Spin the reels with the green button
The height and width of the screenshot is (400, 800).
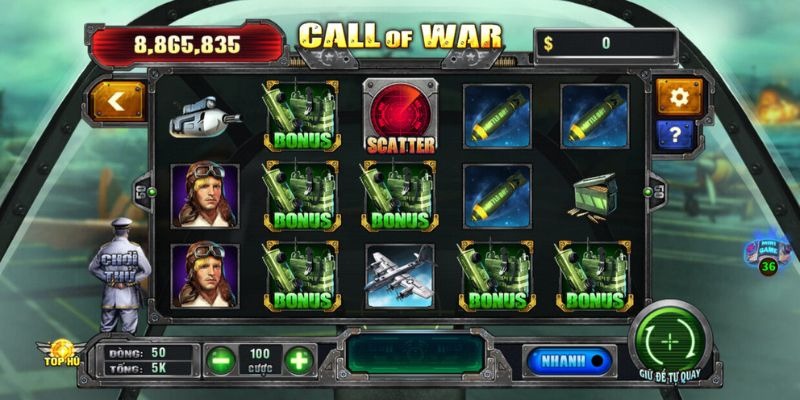pyautogui.click(x=669, y=341)
